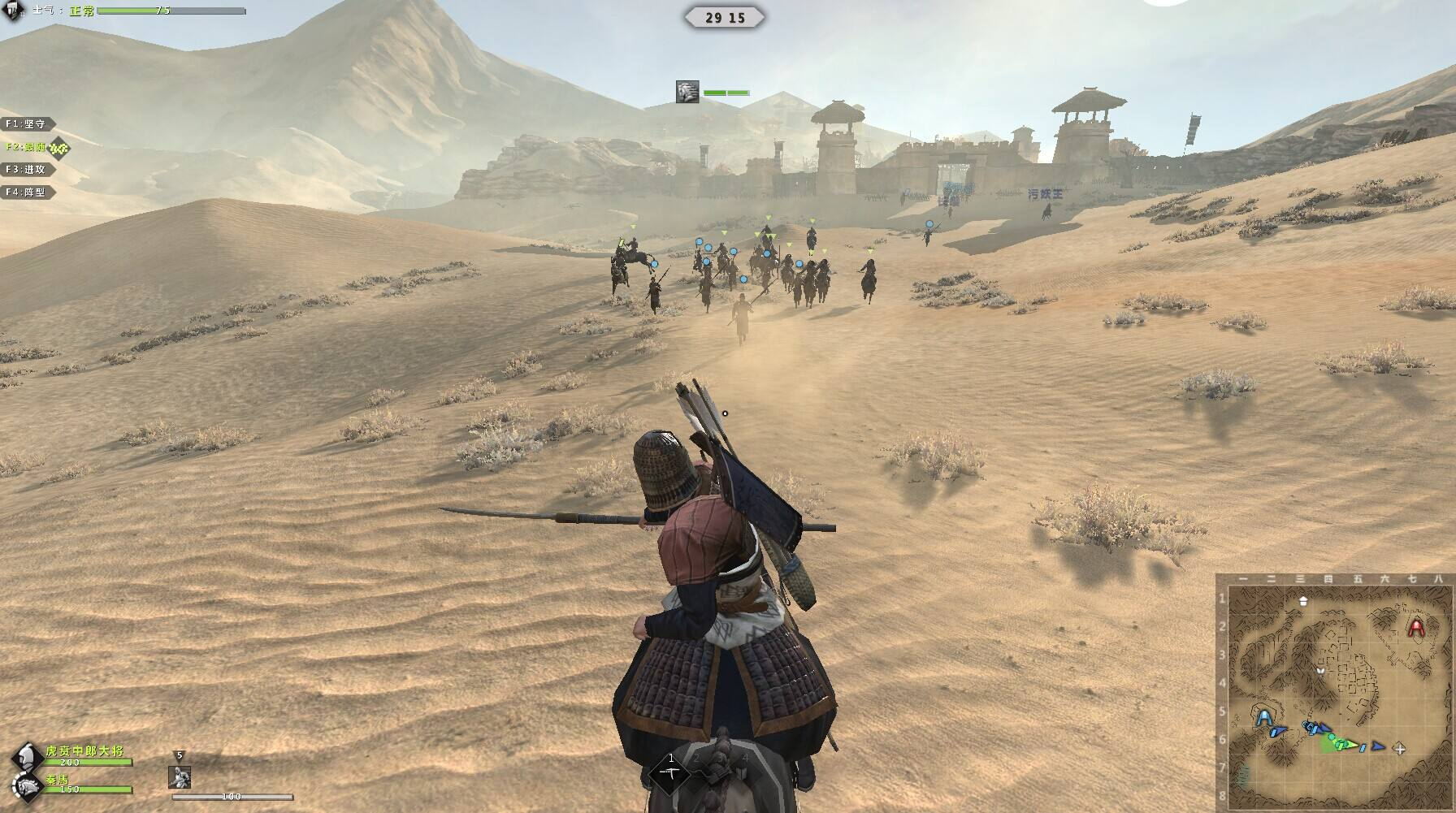Viewport: 1456px width, 813px height.
Task: Click the 虎贲中郎大将 helmet portrait icon
Action: 26,757
